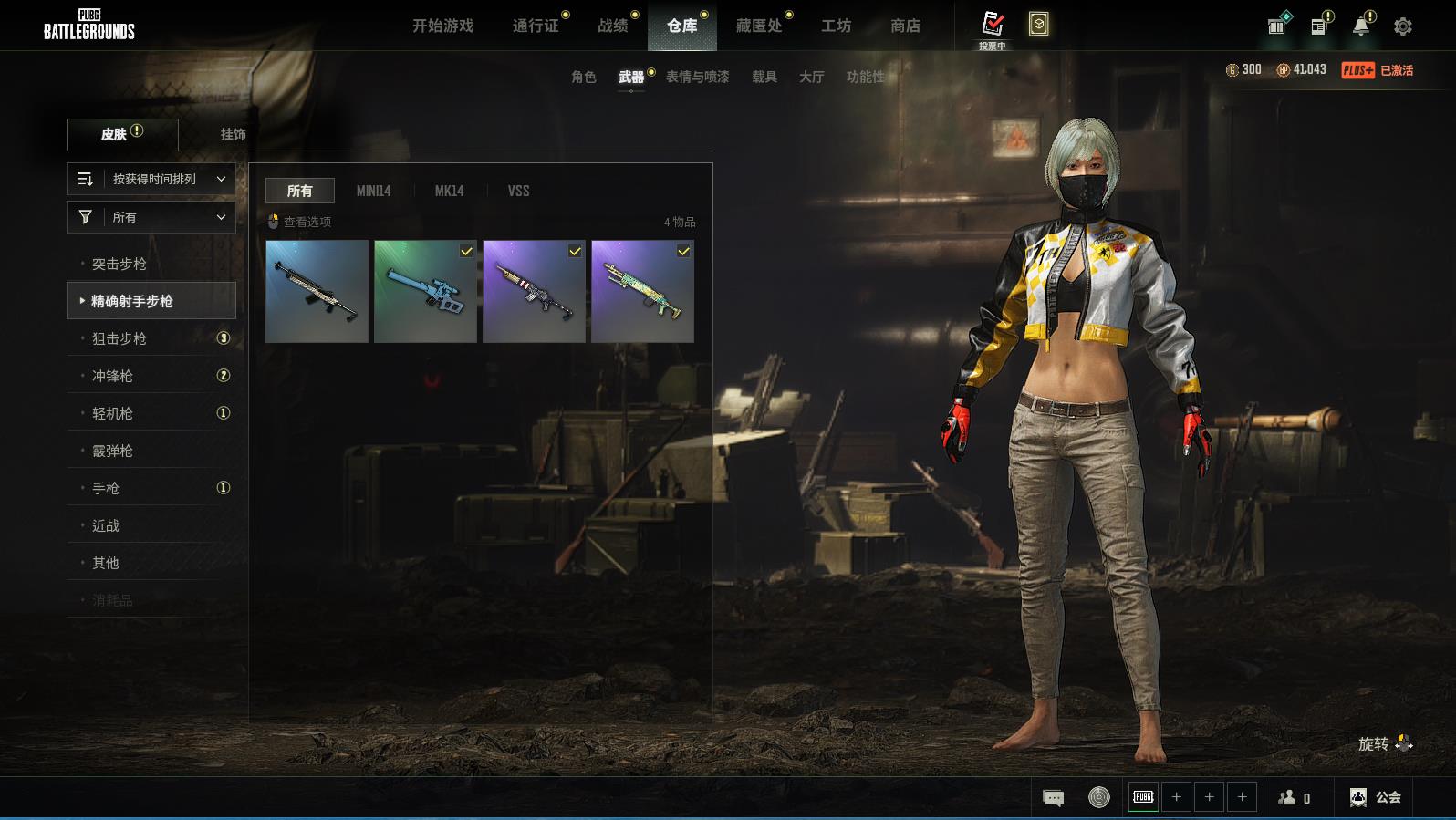
Task: Select the 狙击步枪 sniper rifle category
Action: pyautogui.click(x=120, y=338)
